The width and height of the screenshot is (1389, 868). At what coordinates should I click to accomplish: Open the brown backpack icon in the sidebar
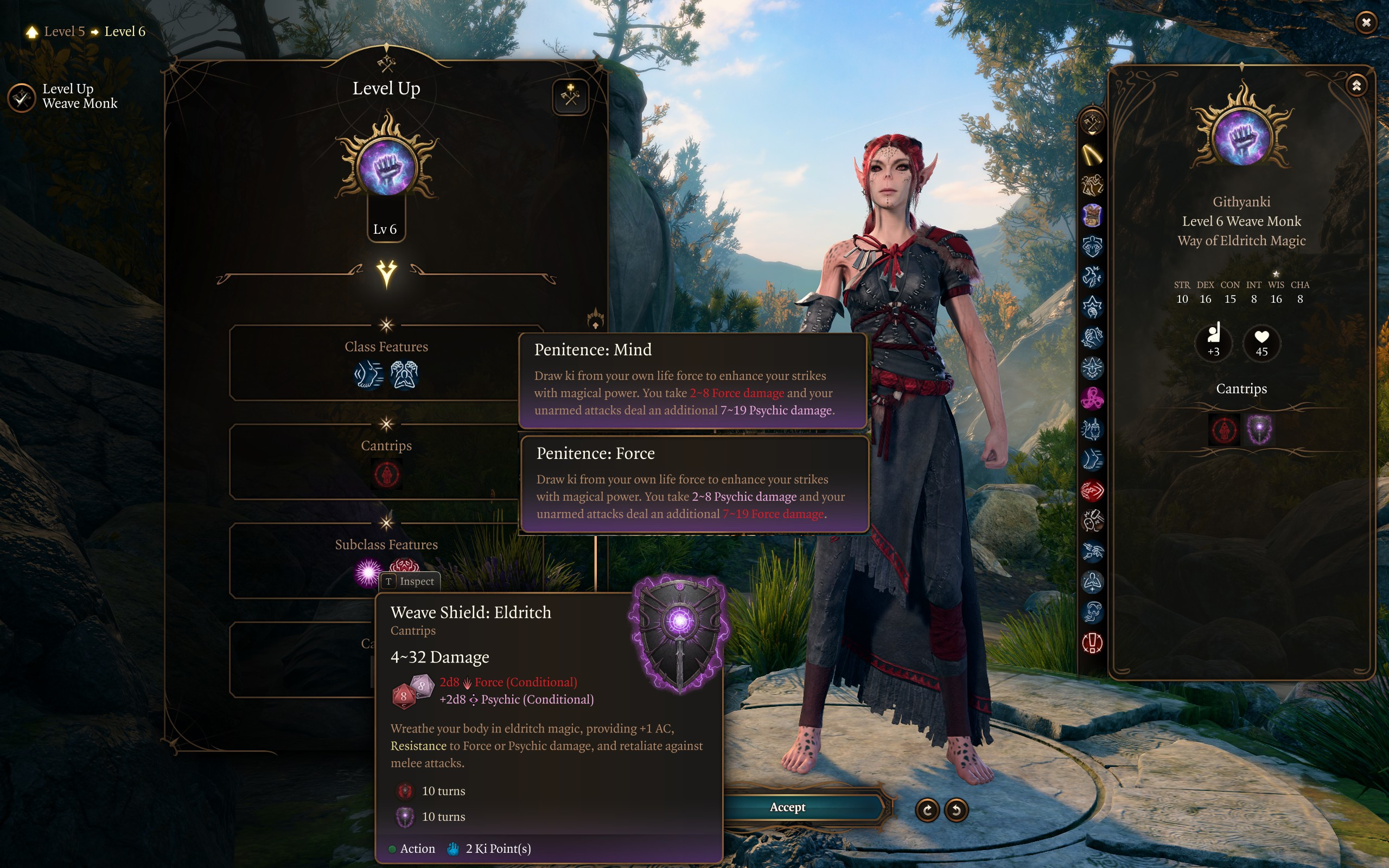tap(1092, 216)
